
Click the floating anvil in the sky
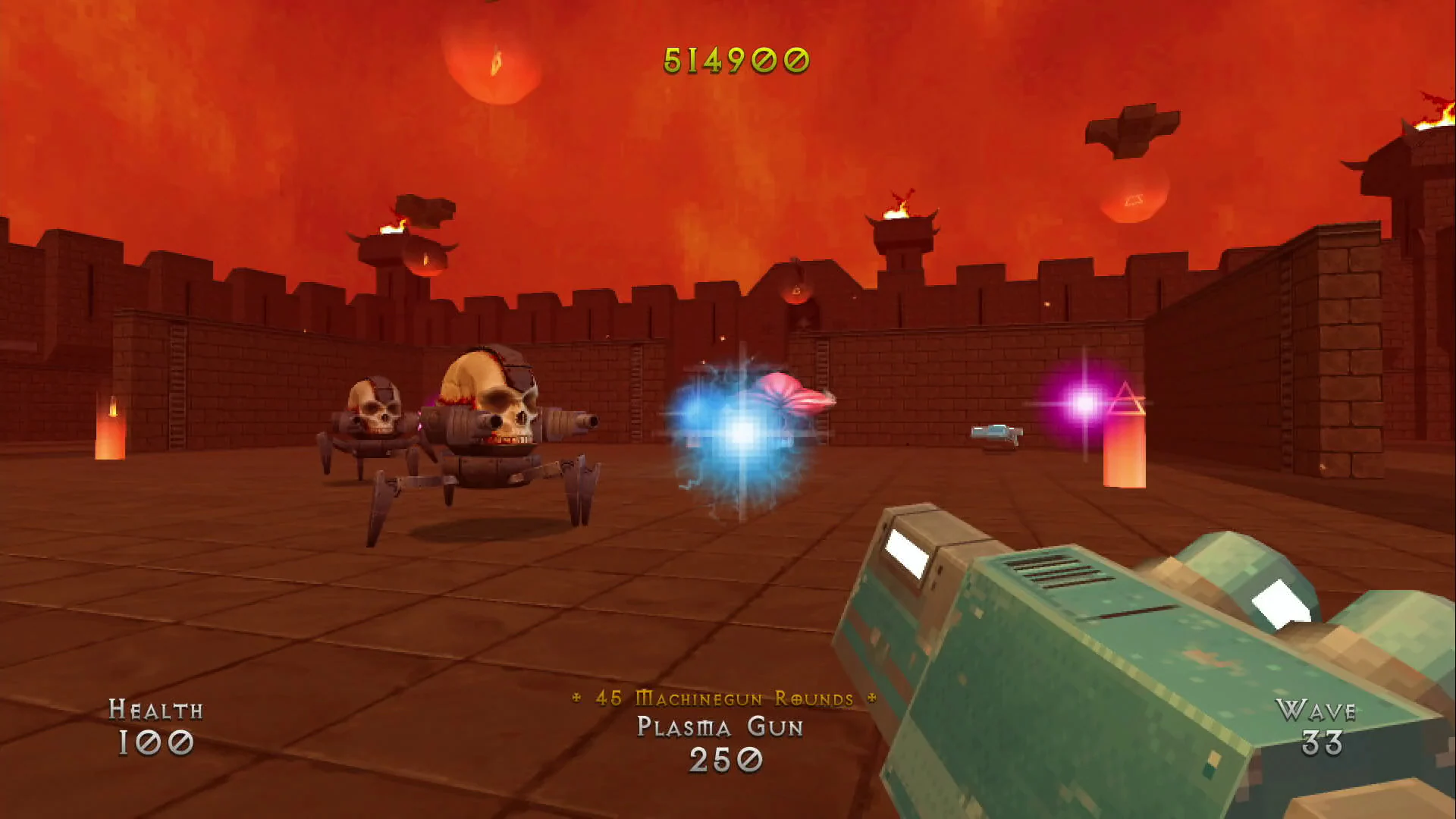click(1130, 130)
